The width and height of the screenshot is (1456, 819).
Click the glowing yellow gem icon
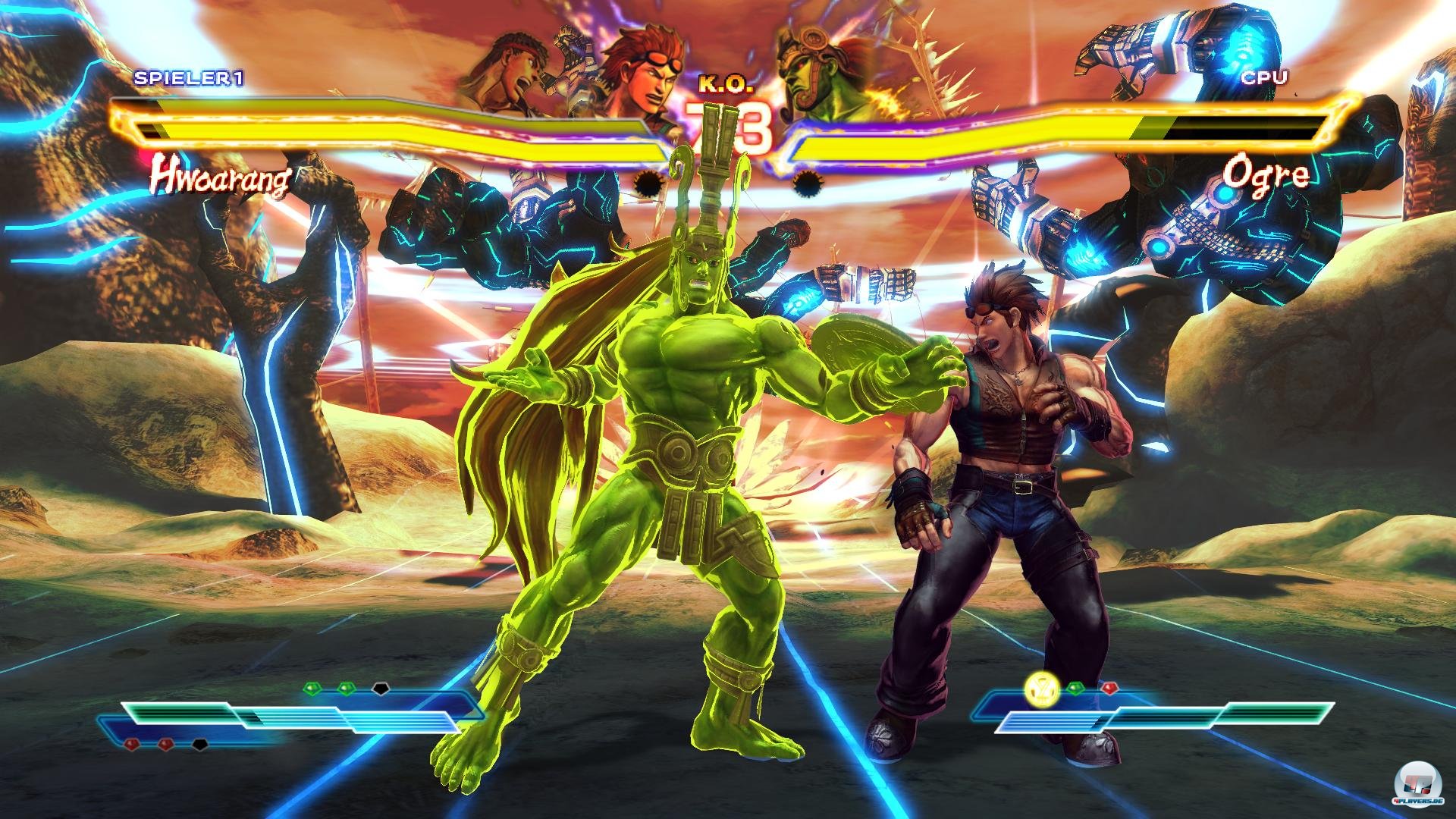[1038, 689]
